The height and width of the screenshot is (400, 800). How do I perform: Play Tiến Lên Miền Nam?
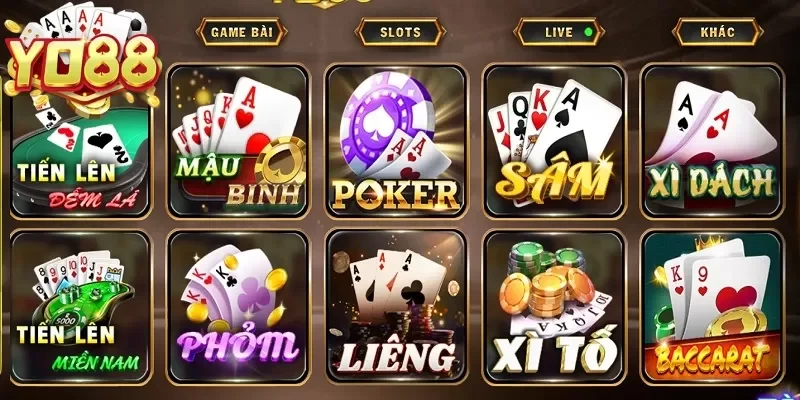click(80, 305)
